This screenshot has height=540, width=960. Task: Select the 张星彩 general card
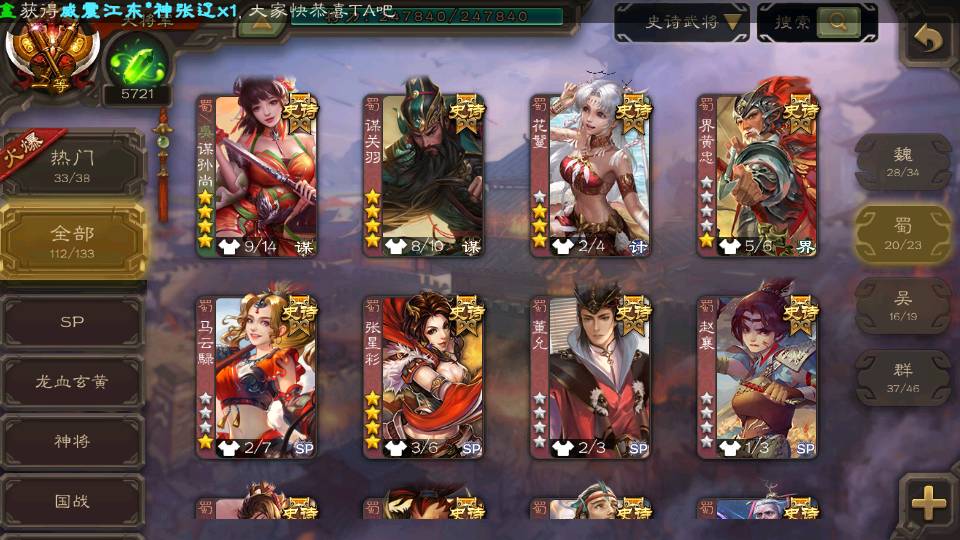click(423, 377)
